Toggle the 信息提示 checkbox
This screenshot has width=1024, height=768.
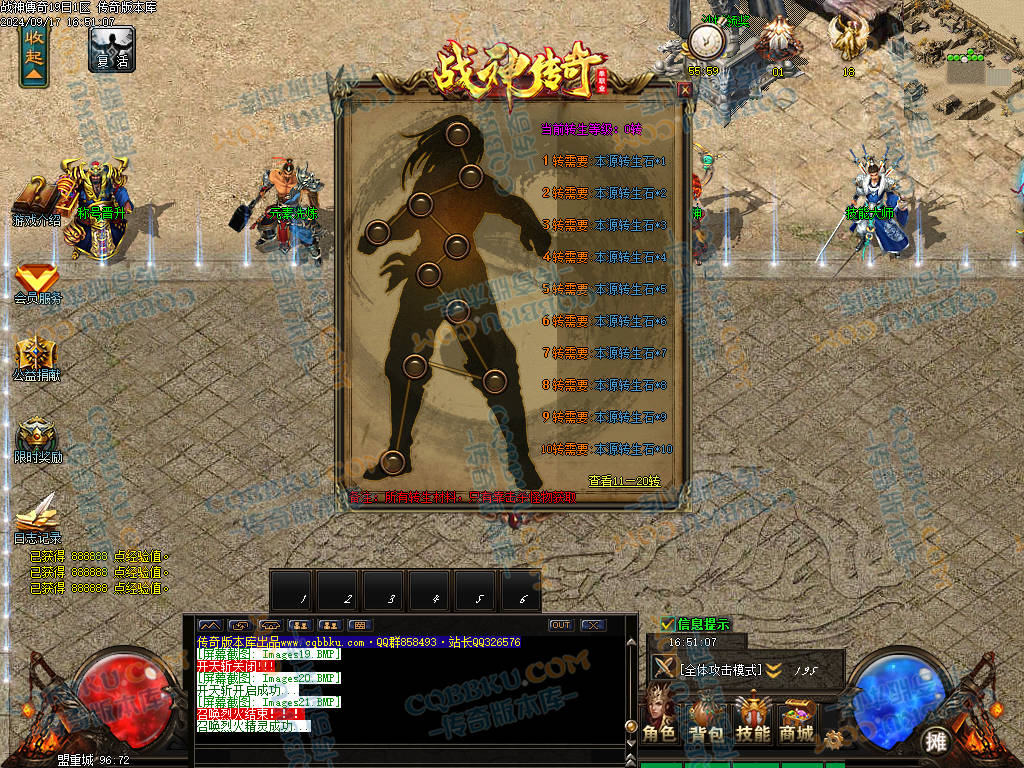pos(668,624)
